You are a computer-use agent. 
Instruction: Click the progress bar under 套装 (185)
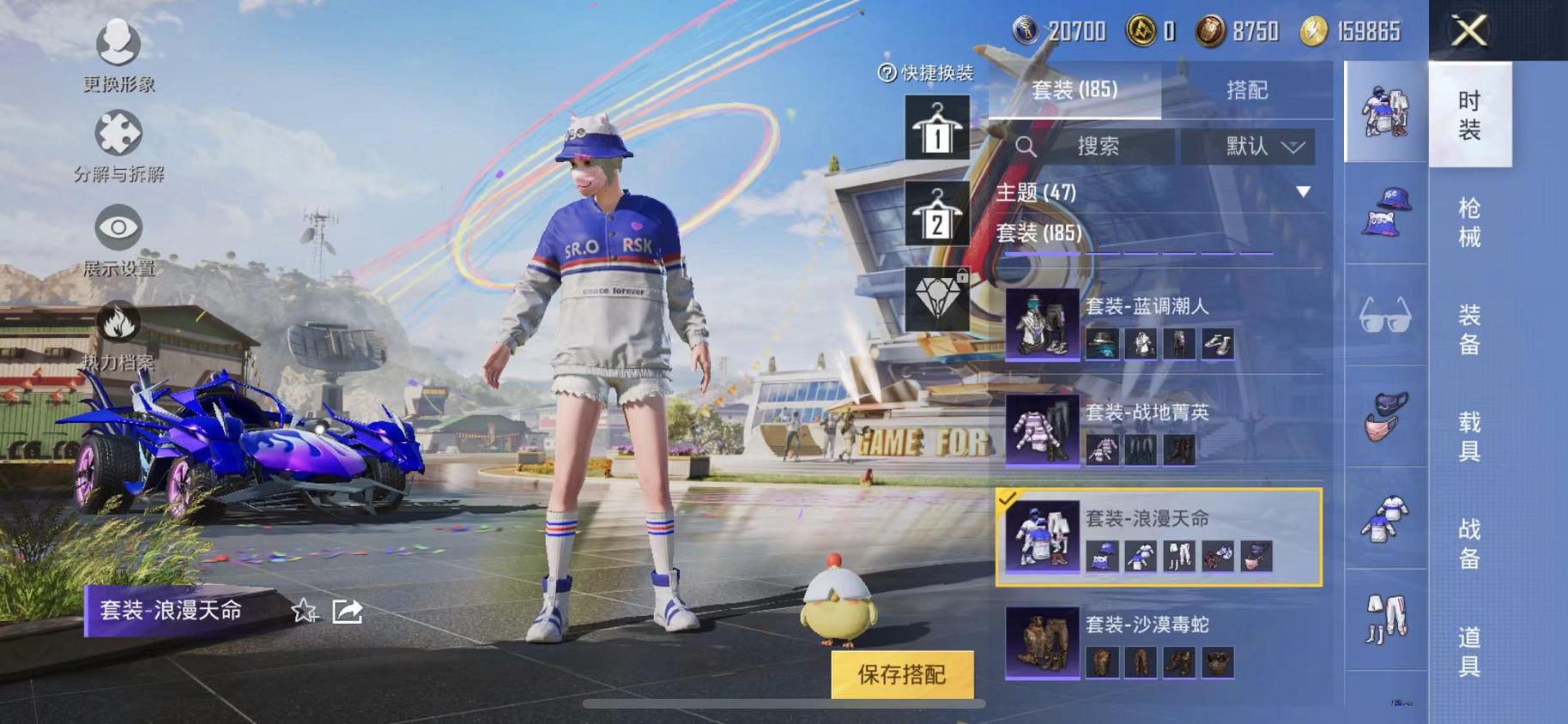tap(1141, 251)
